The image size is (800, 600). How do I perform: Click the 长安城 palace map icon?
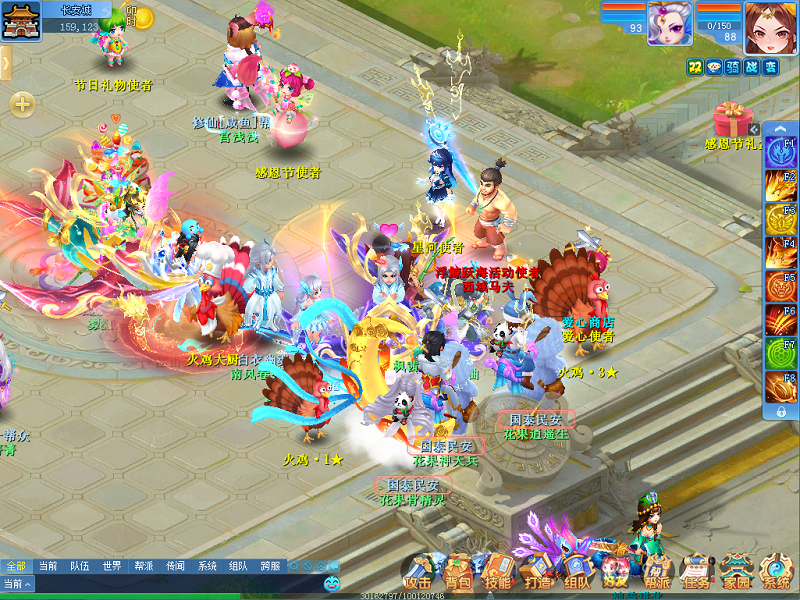point(17,20)
